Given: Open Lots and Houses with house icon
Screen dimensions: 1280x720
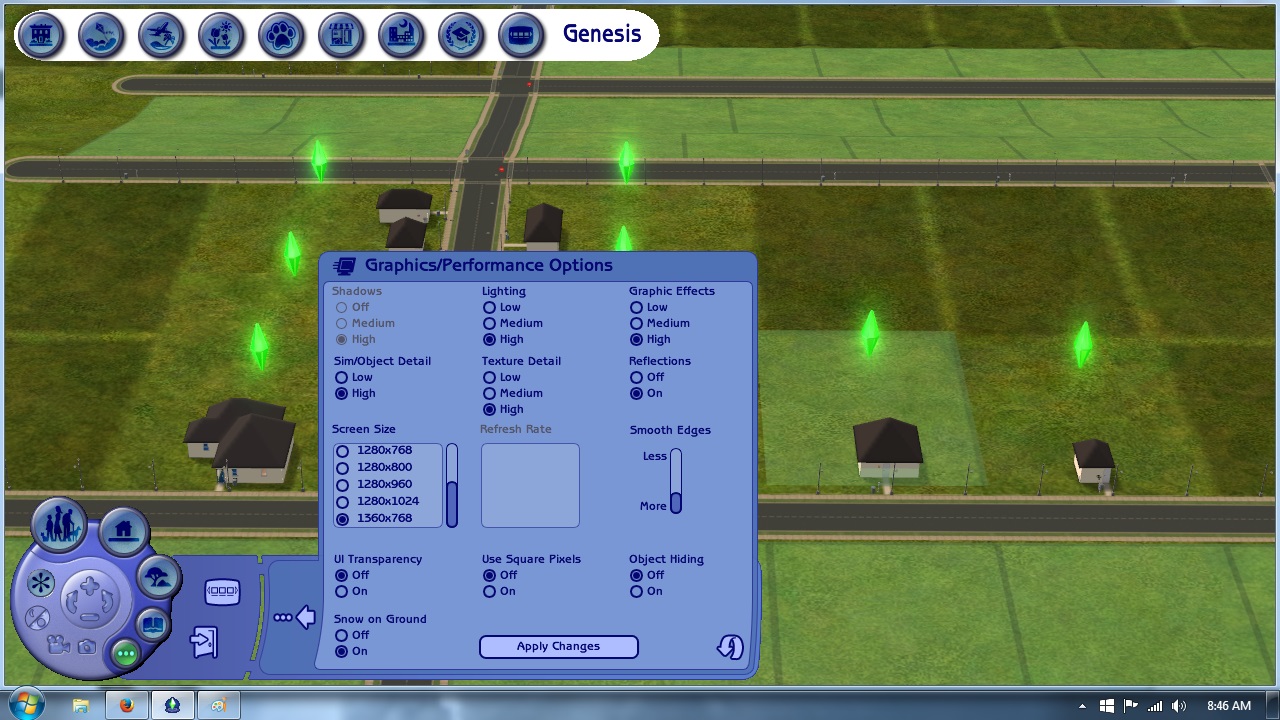Looking at the screenshot, I should point(123,532).
